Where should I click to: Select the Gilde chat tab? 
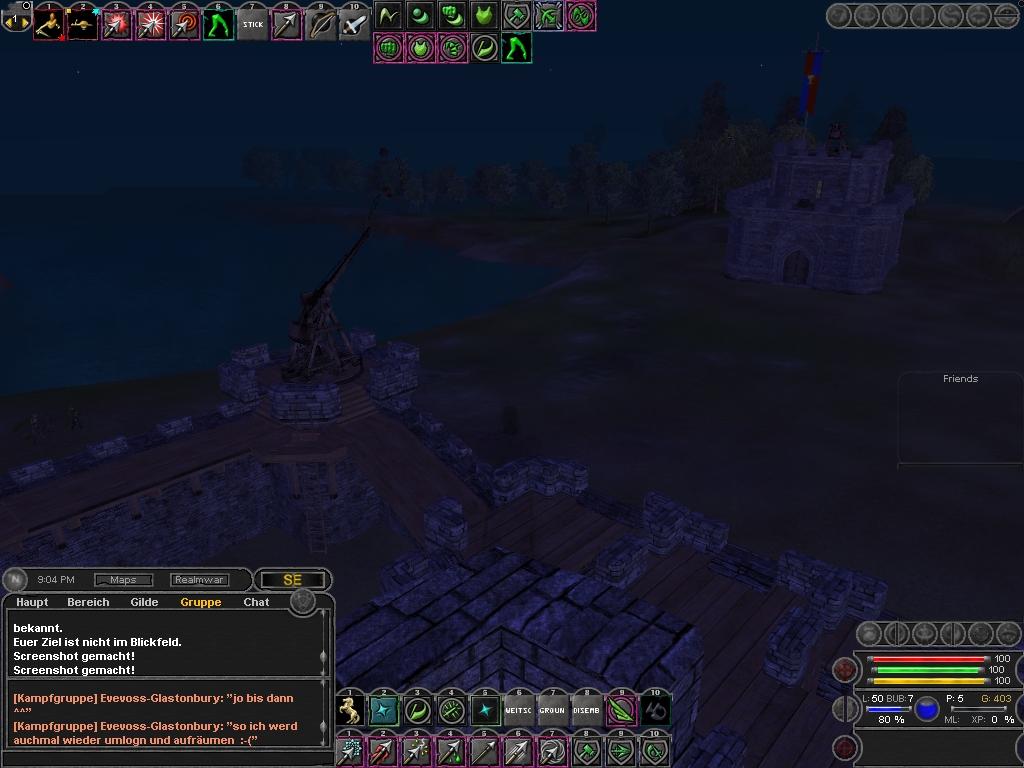pyautogui.click(x=144, y=602)
